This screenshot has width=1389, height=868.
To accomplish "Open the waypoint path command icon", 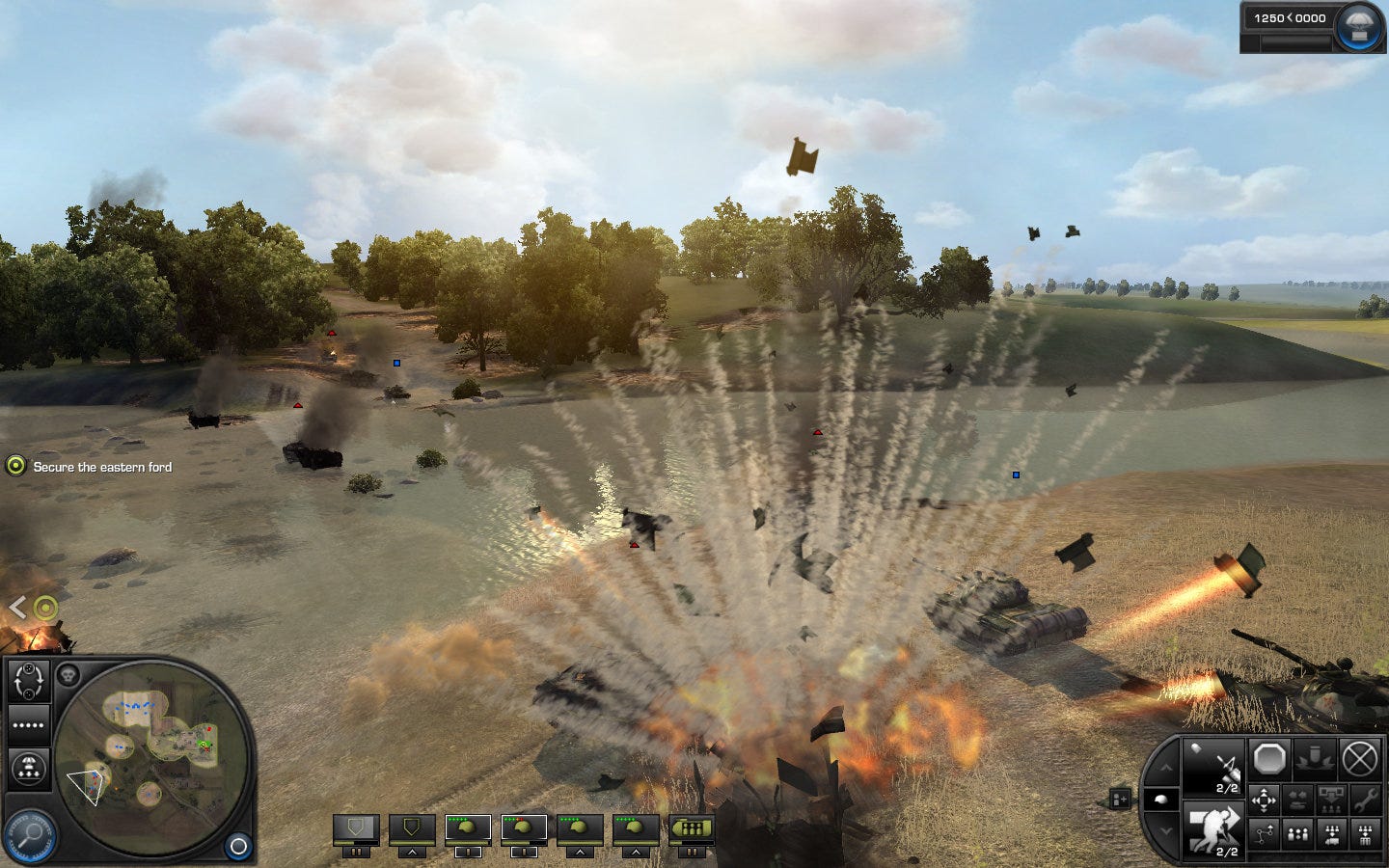I will 1264,833.
